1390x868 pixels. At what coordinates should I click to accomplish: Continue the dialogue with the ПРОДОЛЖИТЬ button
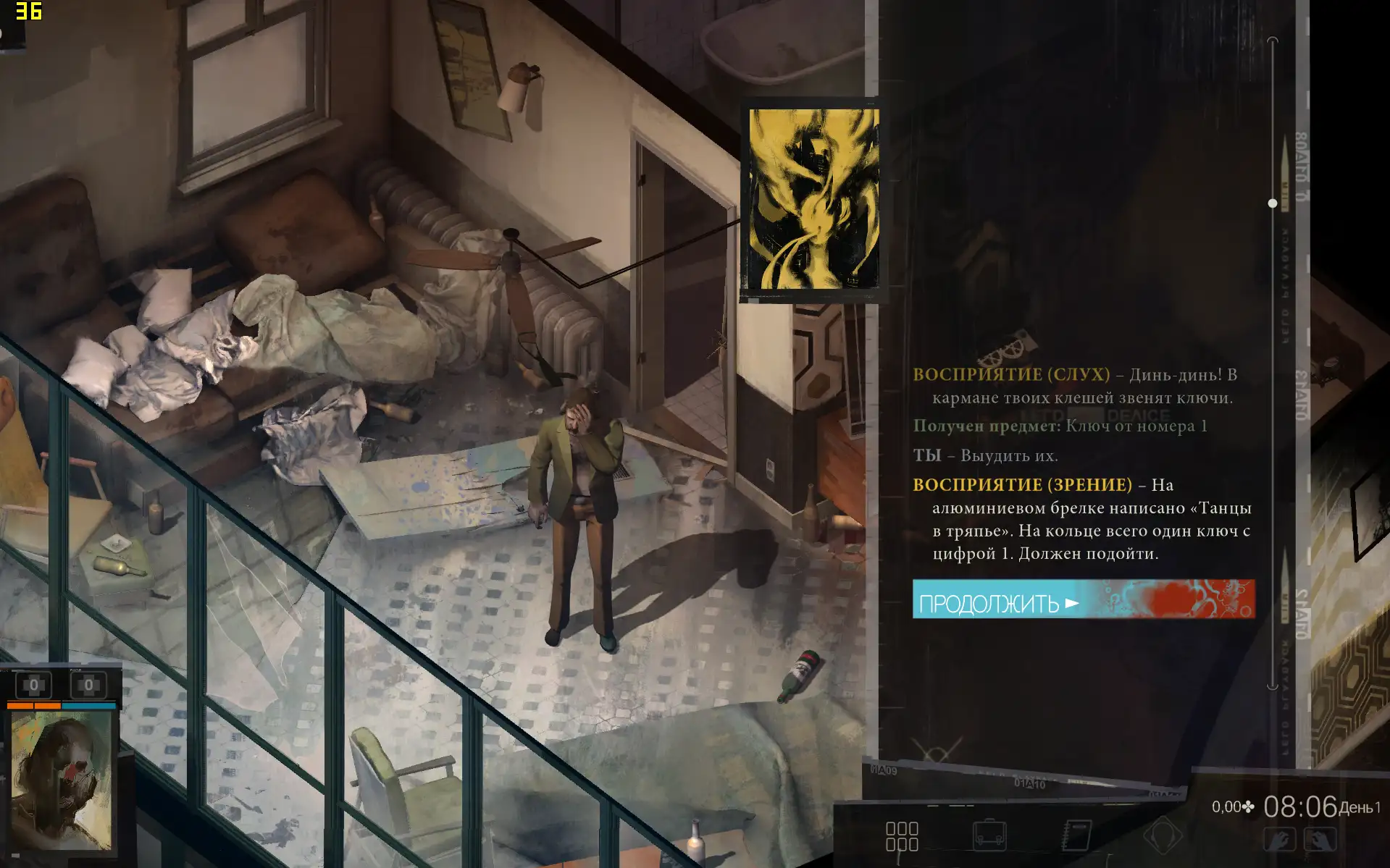(x=1083, y=599)
